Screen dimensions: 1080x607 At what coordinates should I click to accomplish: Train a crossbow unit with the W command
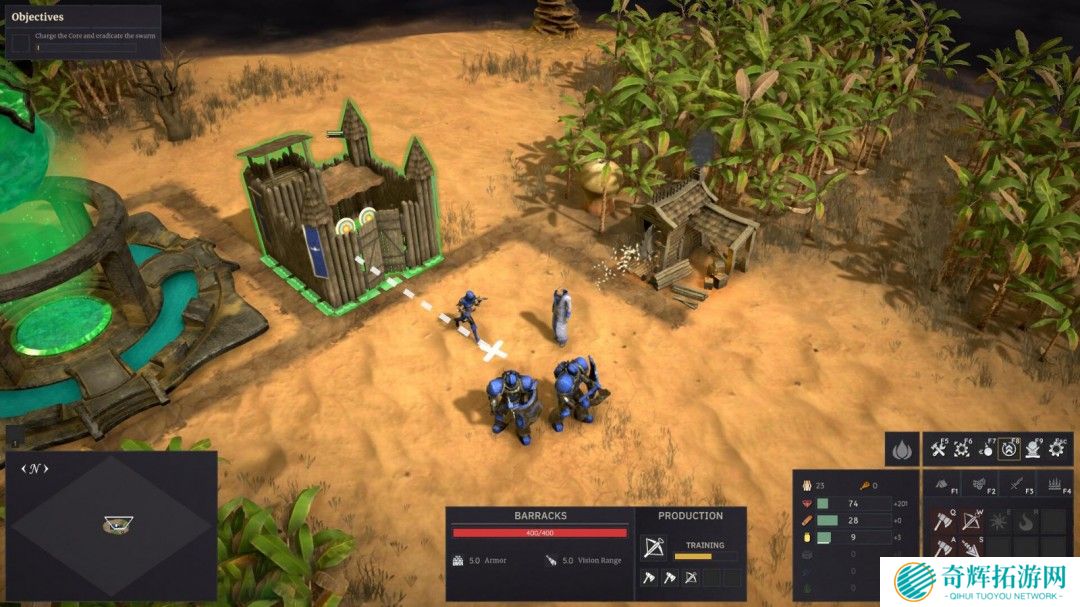pos(970,521)
